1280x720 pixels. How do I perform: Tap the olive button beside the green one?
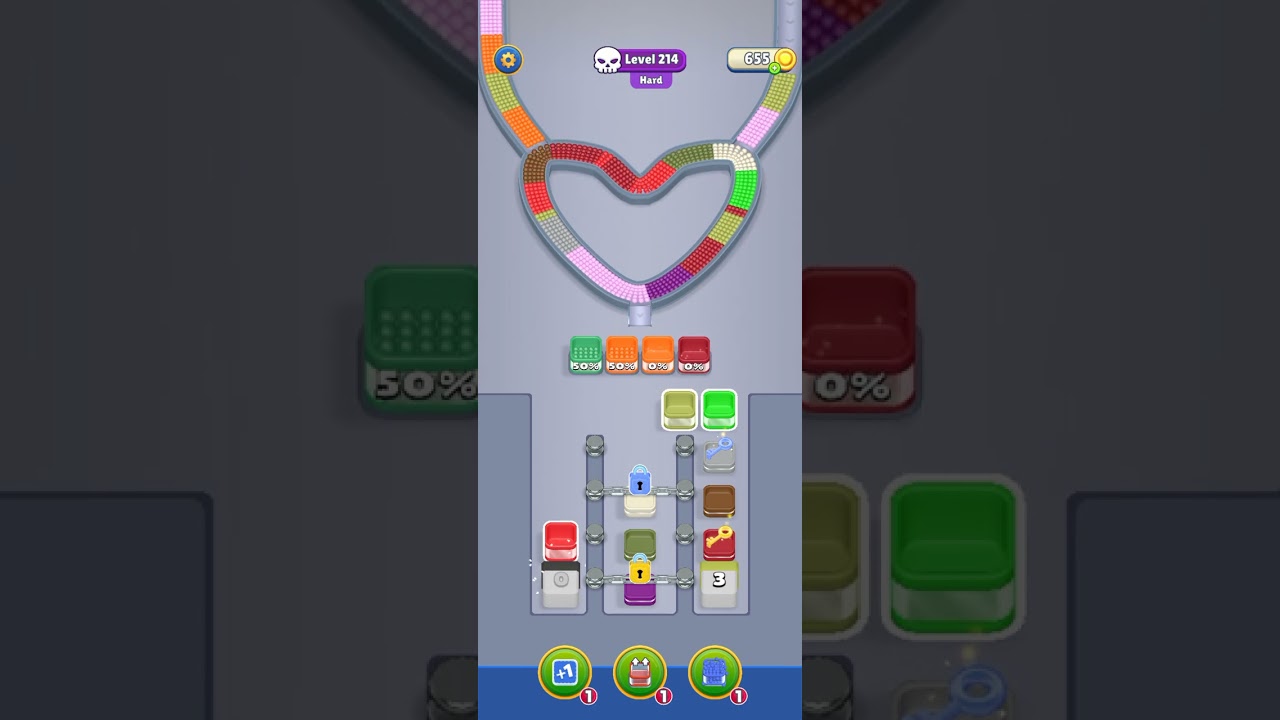click(678, 410)
